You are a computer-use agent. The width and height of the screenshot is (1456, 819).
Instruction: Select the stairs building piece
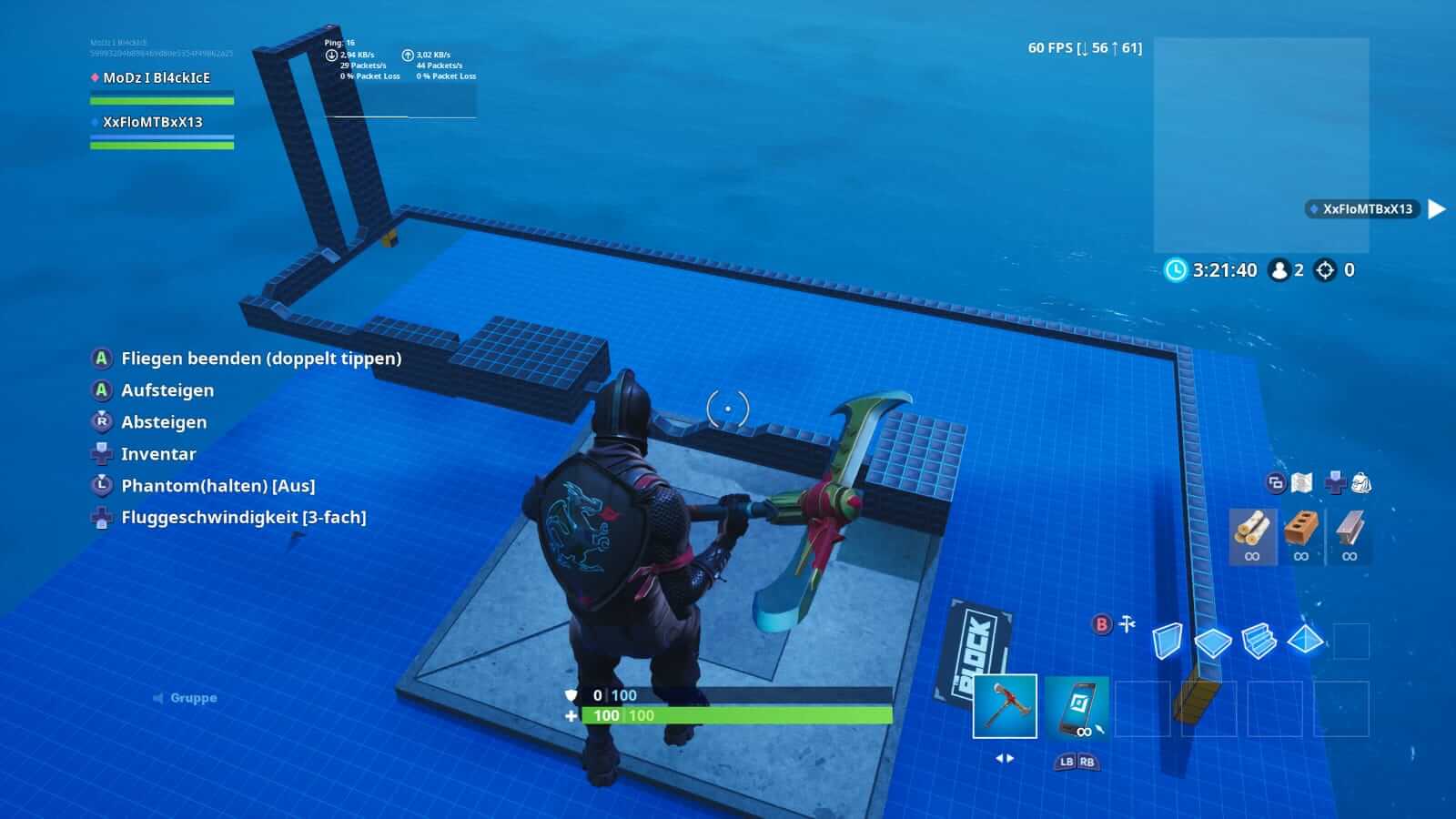[1259, 642]
